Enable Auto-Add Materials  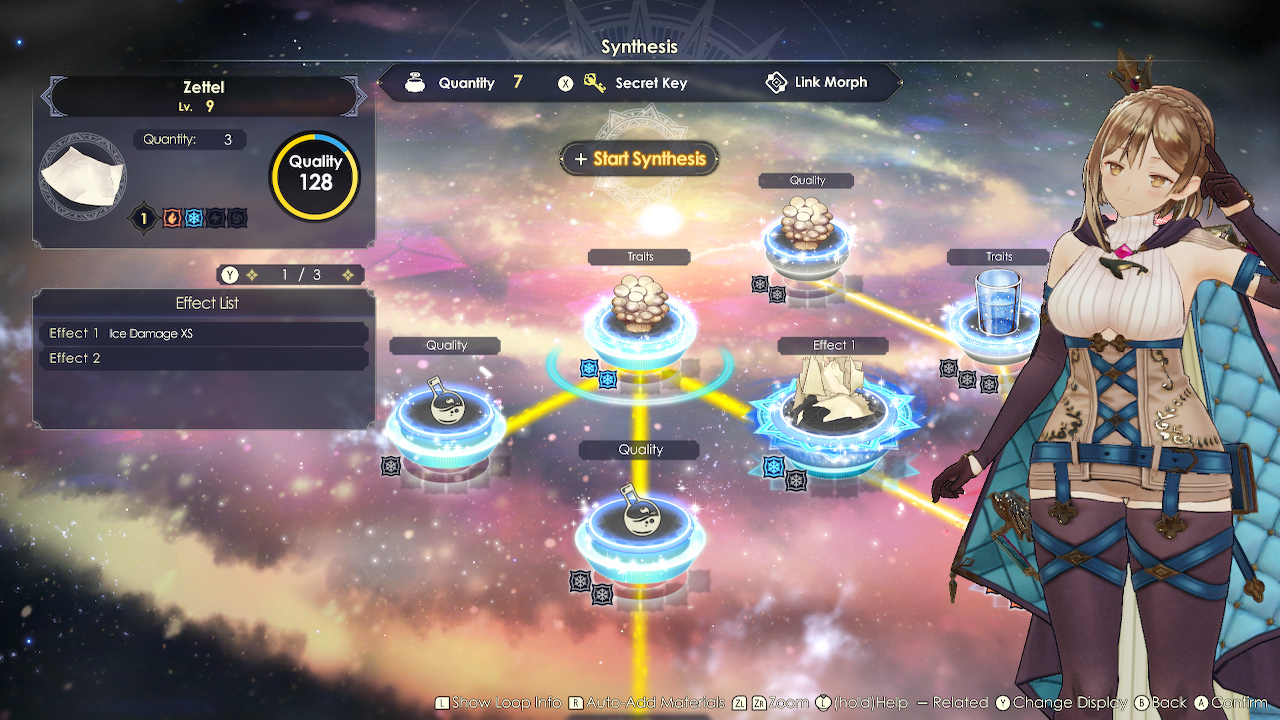[x=649, y=703]
